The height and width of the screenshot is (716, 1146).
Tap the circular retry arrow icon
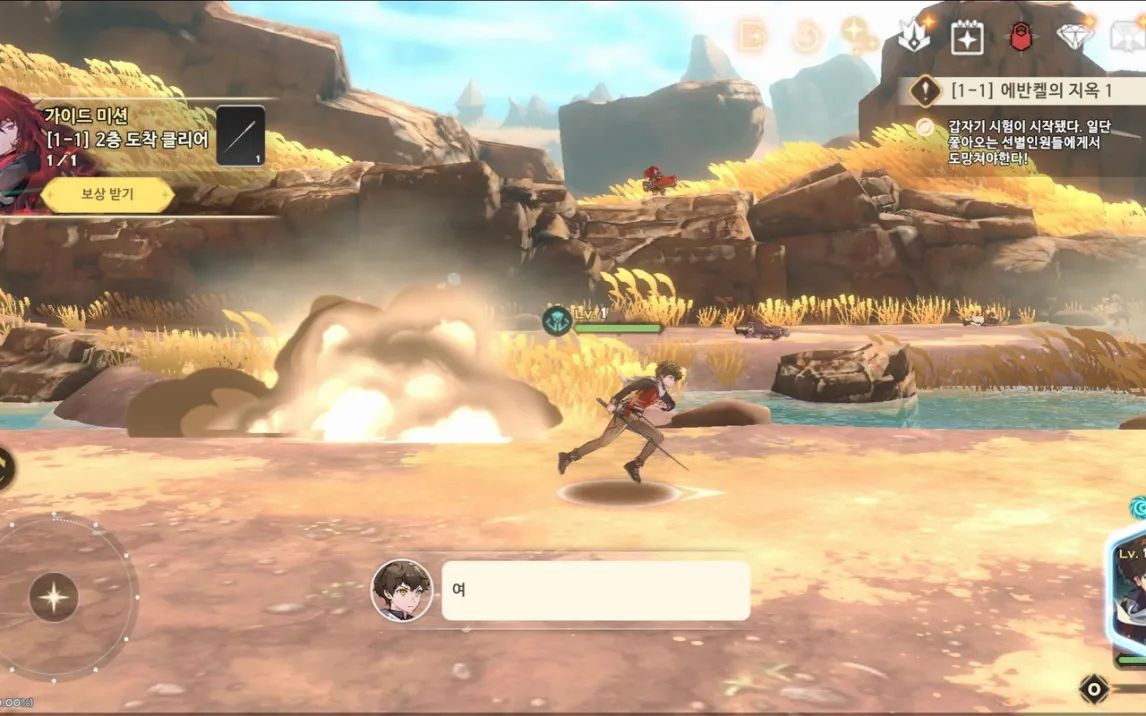pos(806,38)
